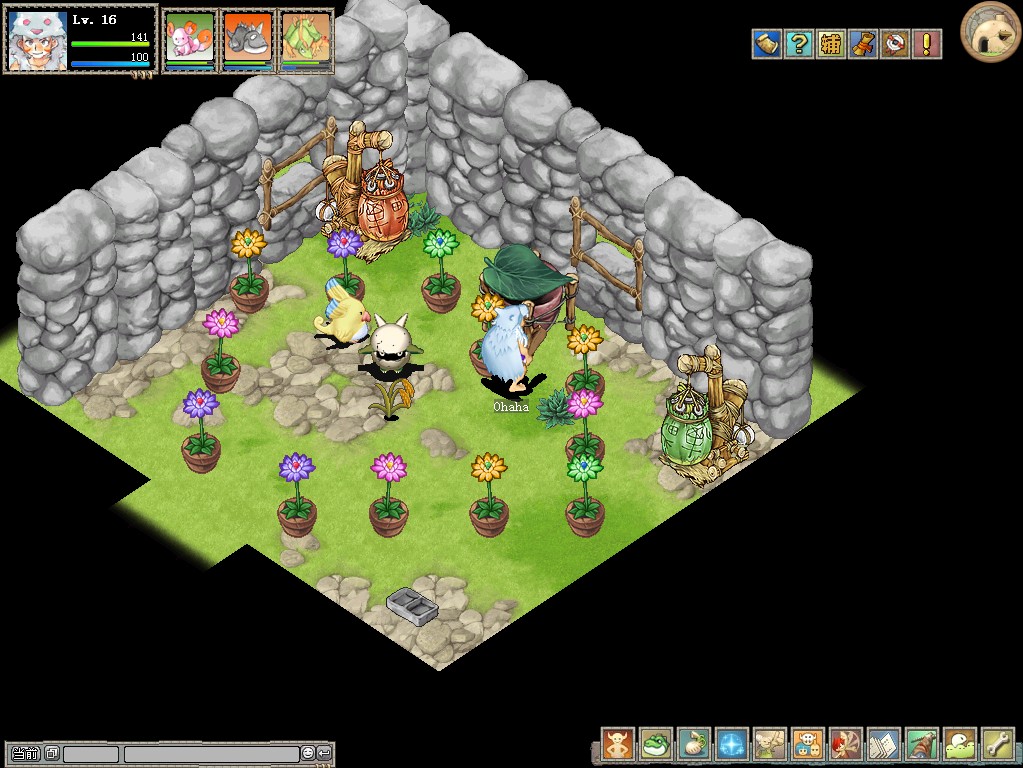
Task: Click the lifebuoy ring icon
Action: pos(895,44)
